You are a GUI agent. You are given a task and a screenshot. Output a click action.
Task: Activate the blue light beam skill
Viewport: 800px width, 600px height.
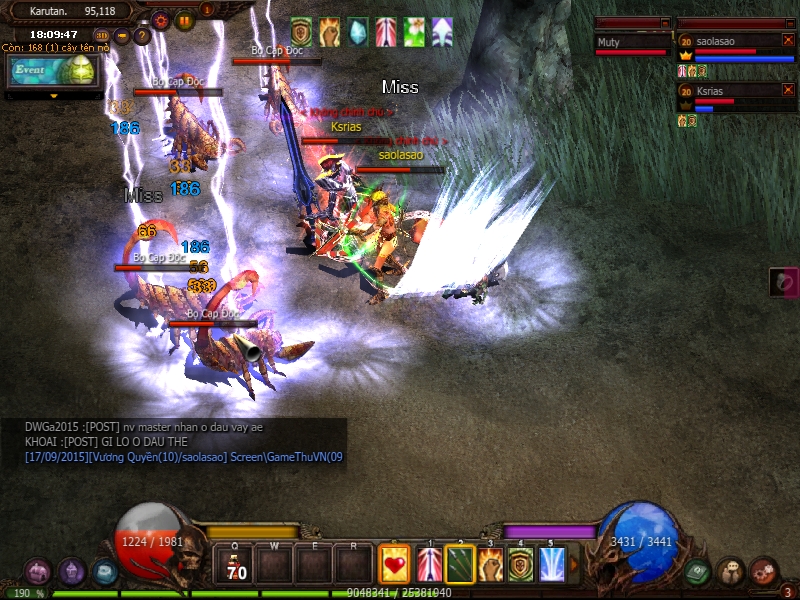click(x=552, y=565)
